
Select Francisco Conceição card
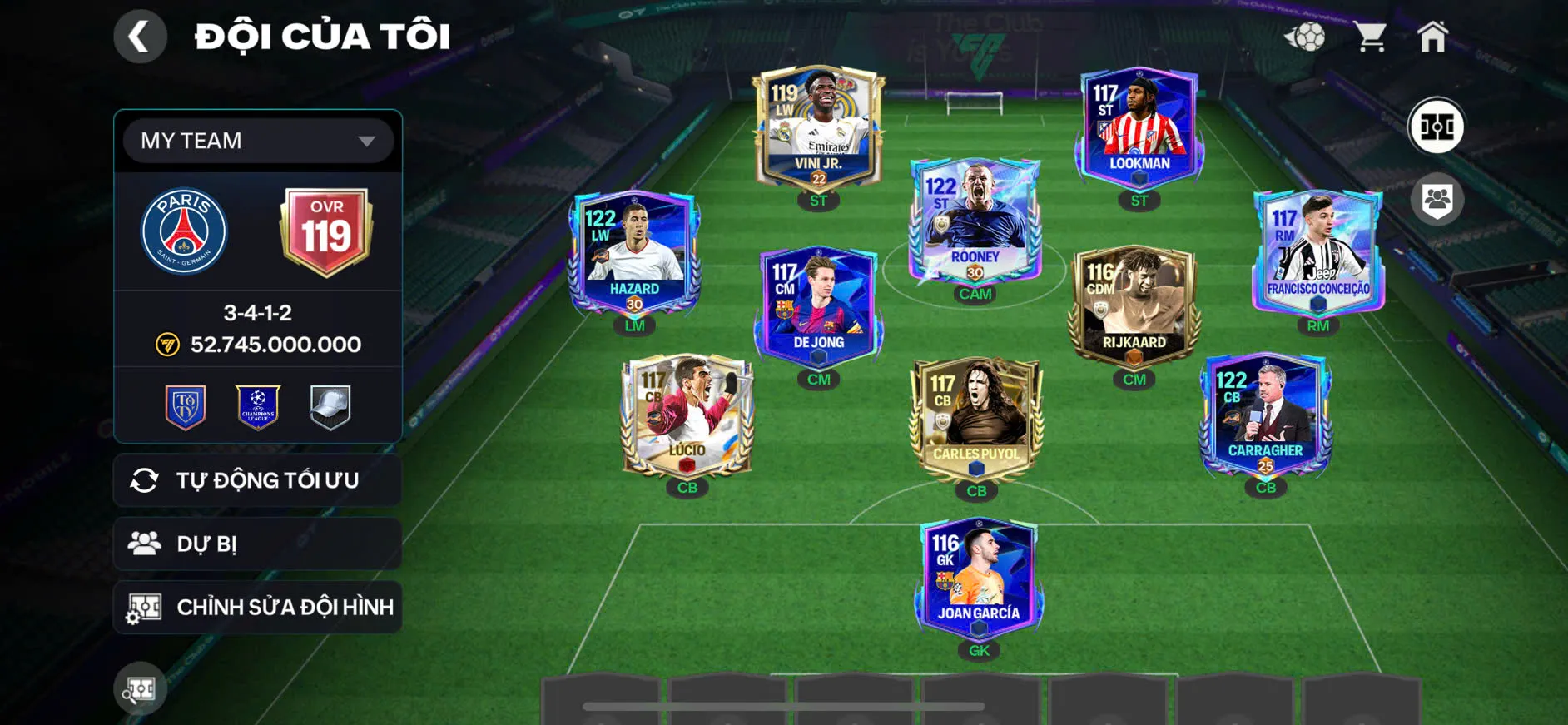click(x=1317, y=252)
